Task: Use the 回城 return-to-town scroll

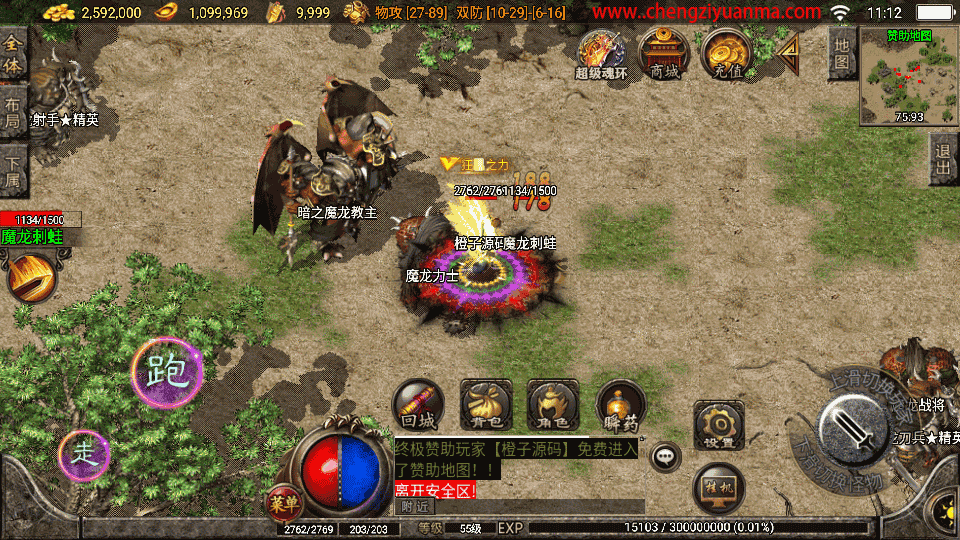Action: tap(418, 405)
